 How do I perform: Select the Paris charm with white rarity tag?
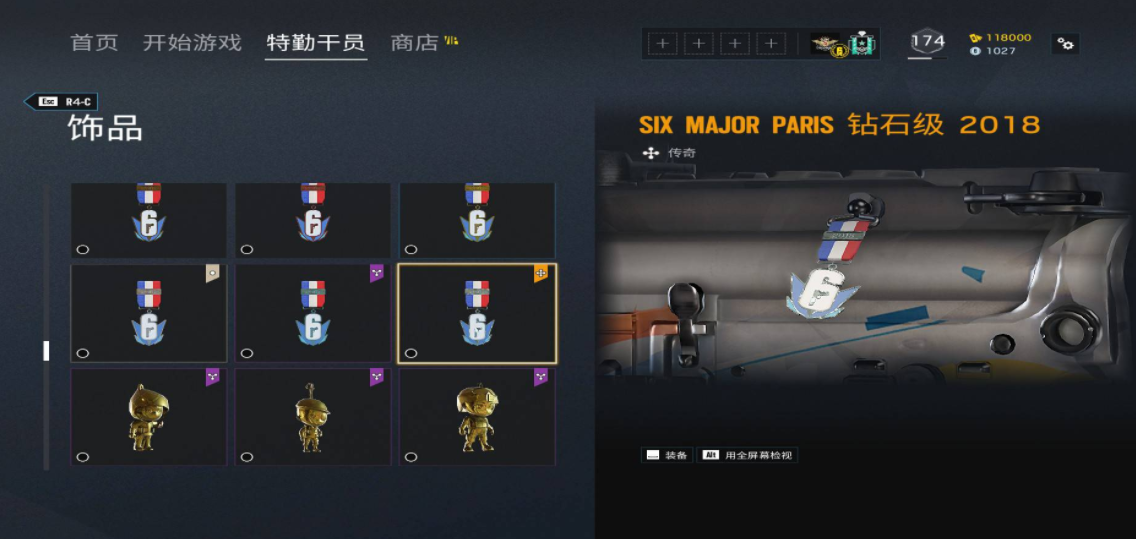149,313
